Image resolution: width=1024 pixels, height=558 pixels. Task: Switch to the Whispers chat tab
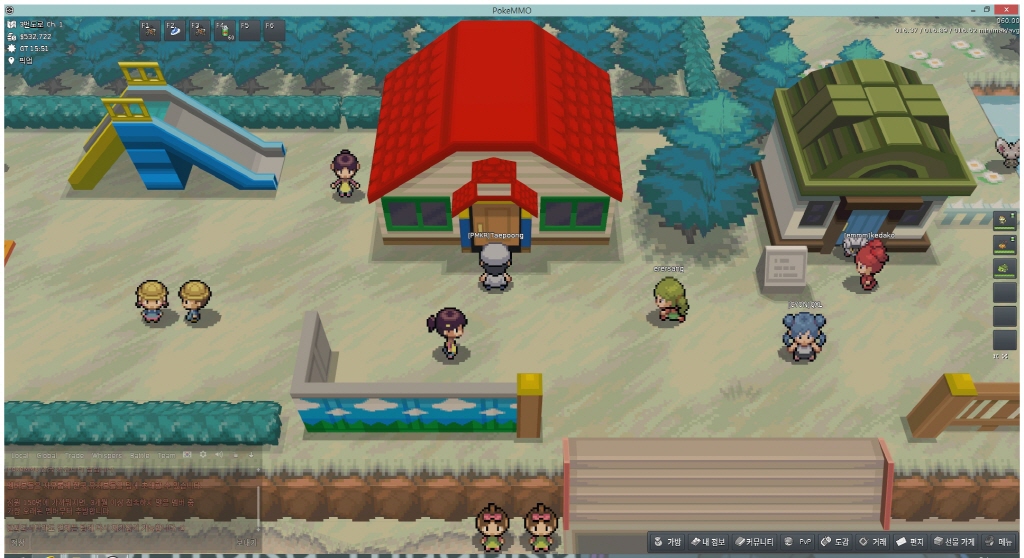click(106, 455)
